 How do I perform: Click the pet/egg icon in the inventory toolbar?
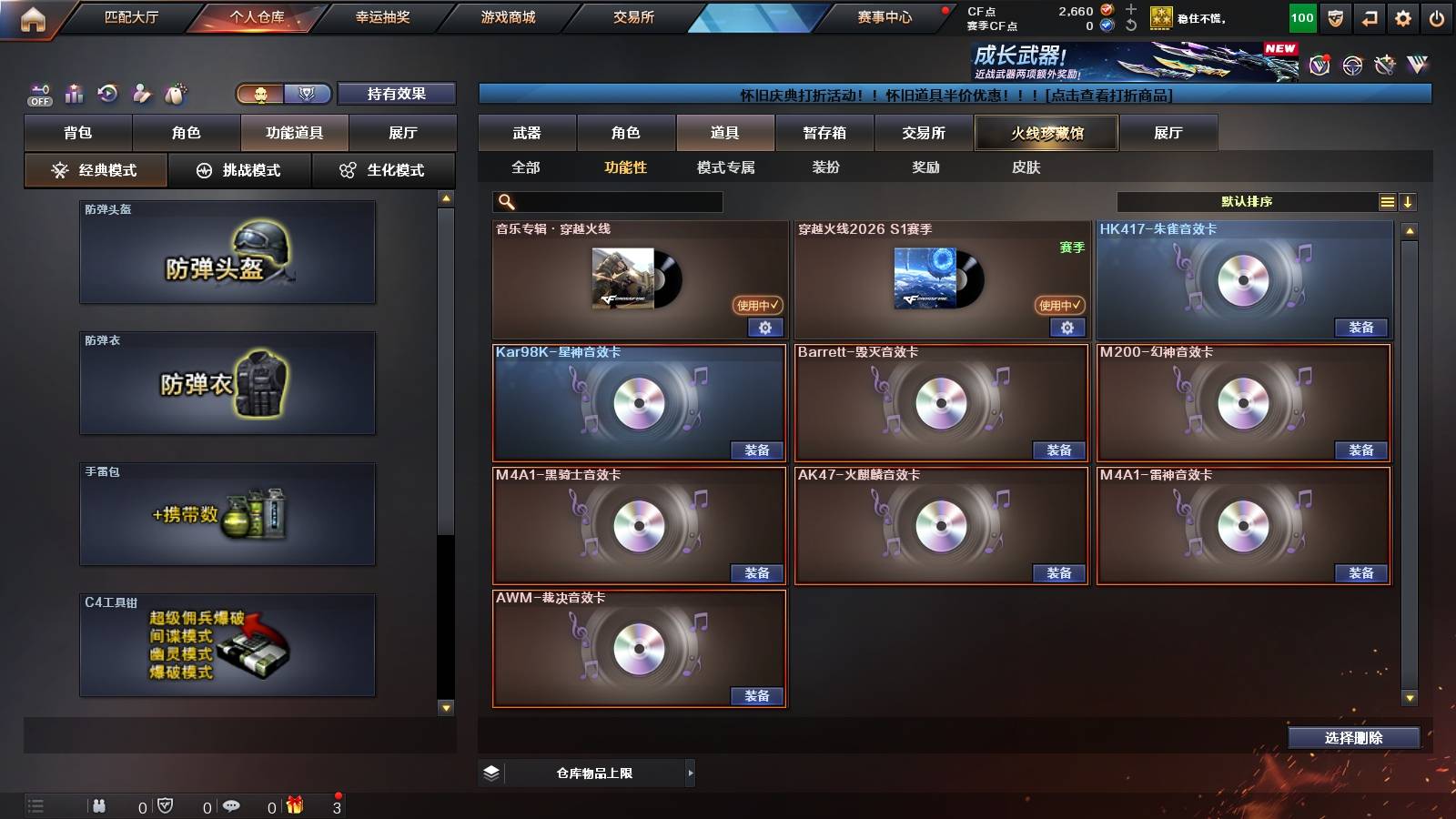[175, 94]
